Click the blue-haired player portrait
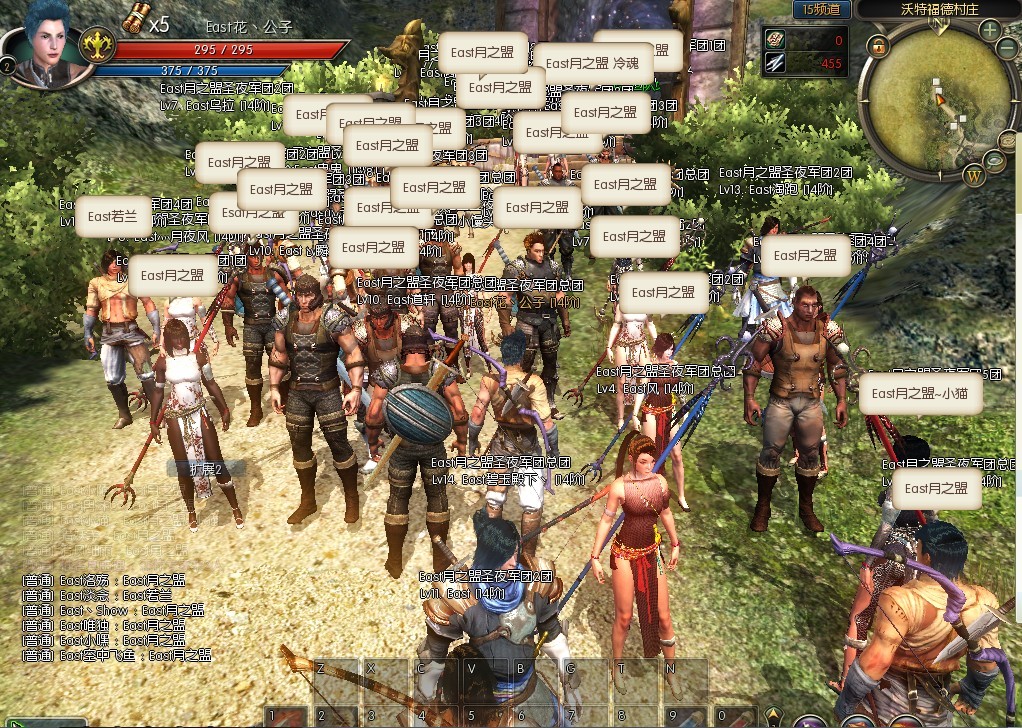The height and width of the screenshot is (728, 1022). 42,45
